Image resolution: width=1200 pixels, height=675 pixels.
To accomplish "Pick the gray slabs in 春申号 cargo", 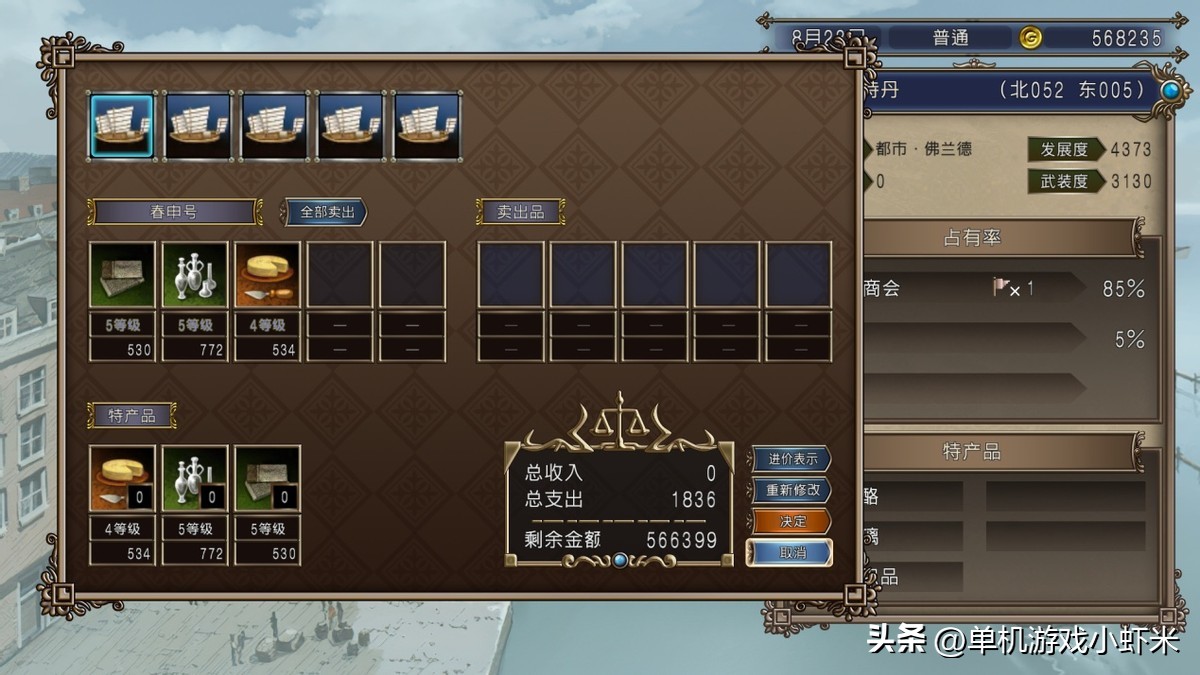I will tap(122, 274).
